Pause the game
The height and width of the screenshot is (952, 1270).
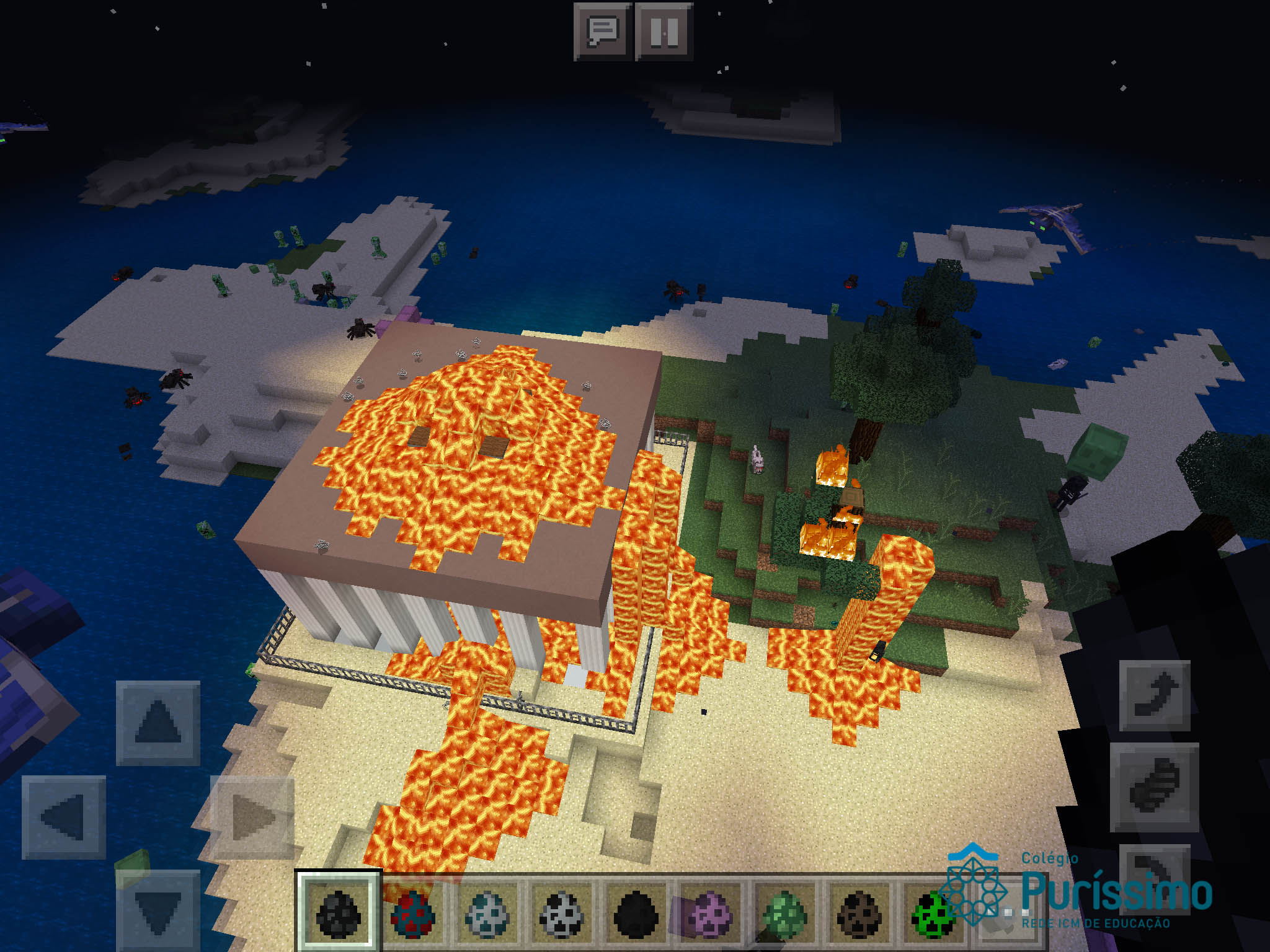click(664, 31)
